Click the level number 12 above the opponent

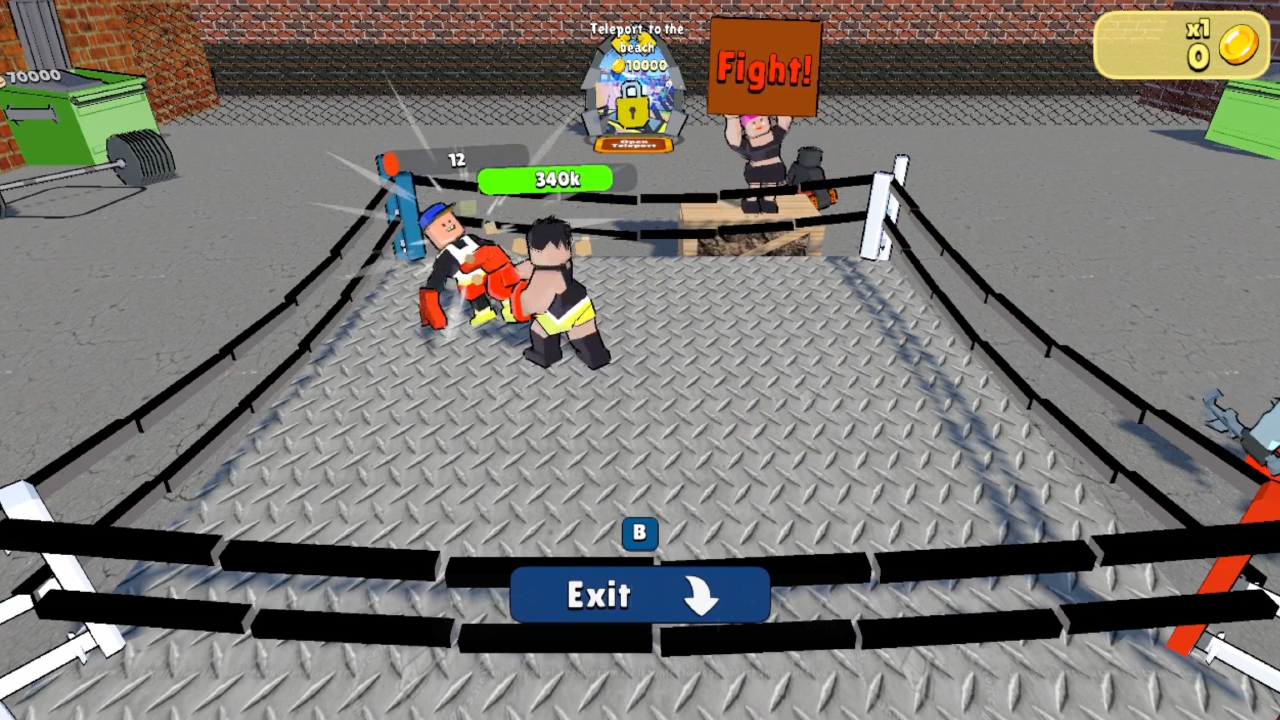pos(456,160)
